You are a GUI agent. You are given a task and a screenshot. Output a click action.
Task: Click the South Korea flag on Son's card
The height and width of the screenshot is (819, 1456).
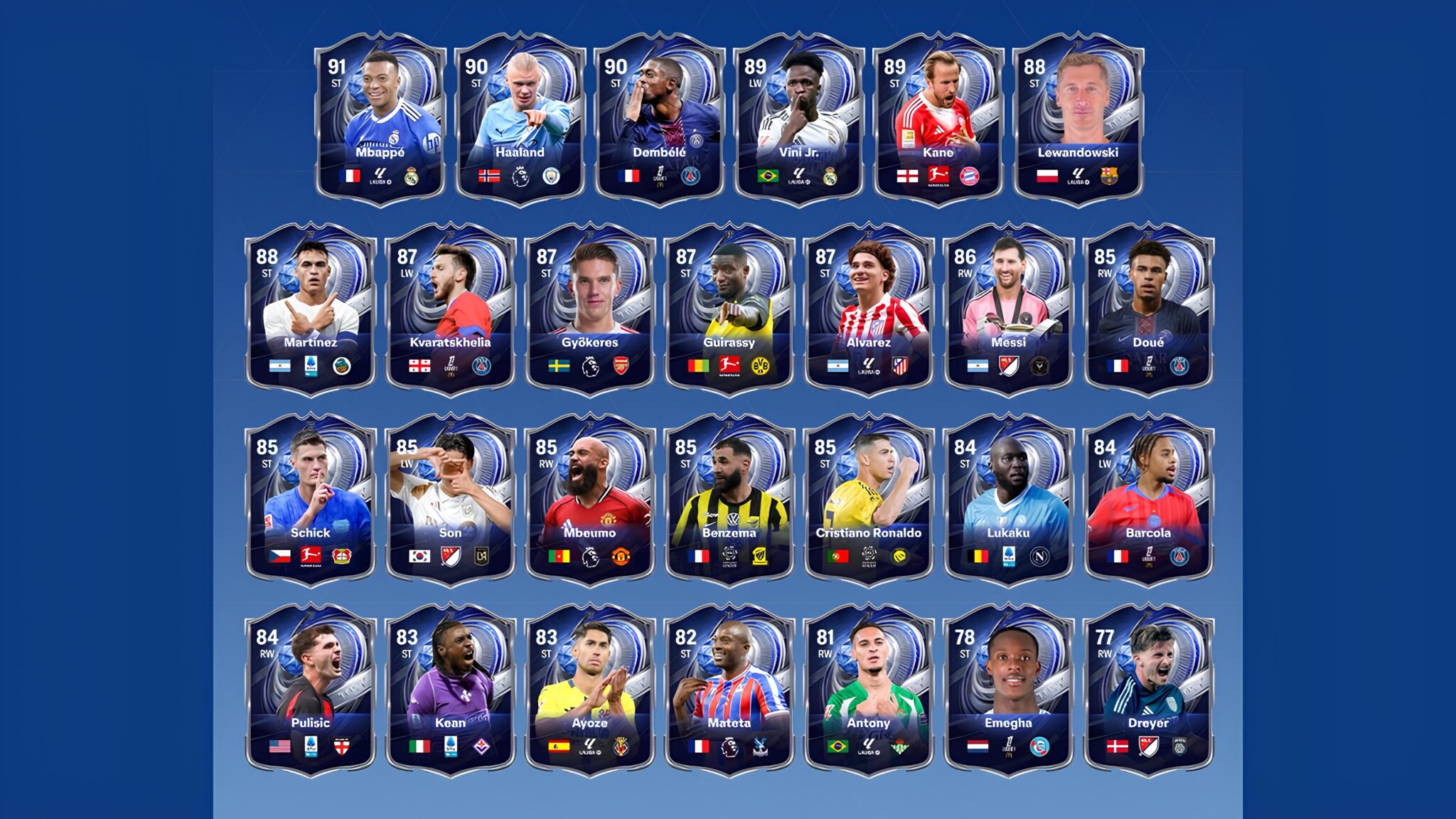click(419, 557)
